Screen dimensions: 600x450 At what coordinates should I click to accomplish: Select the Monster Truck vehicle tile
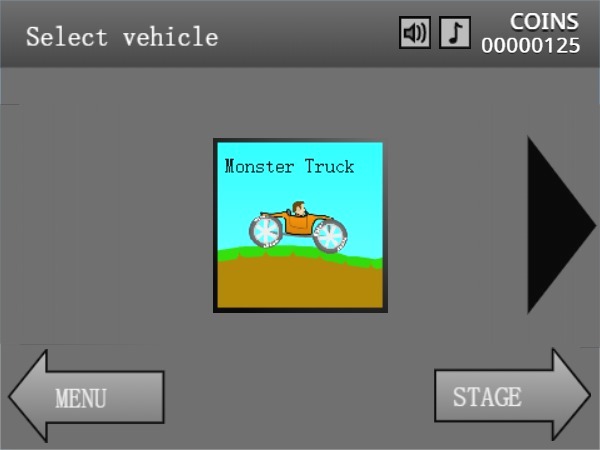298,226
